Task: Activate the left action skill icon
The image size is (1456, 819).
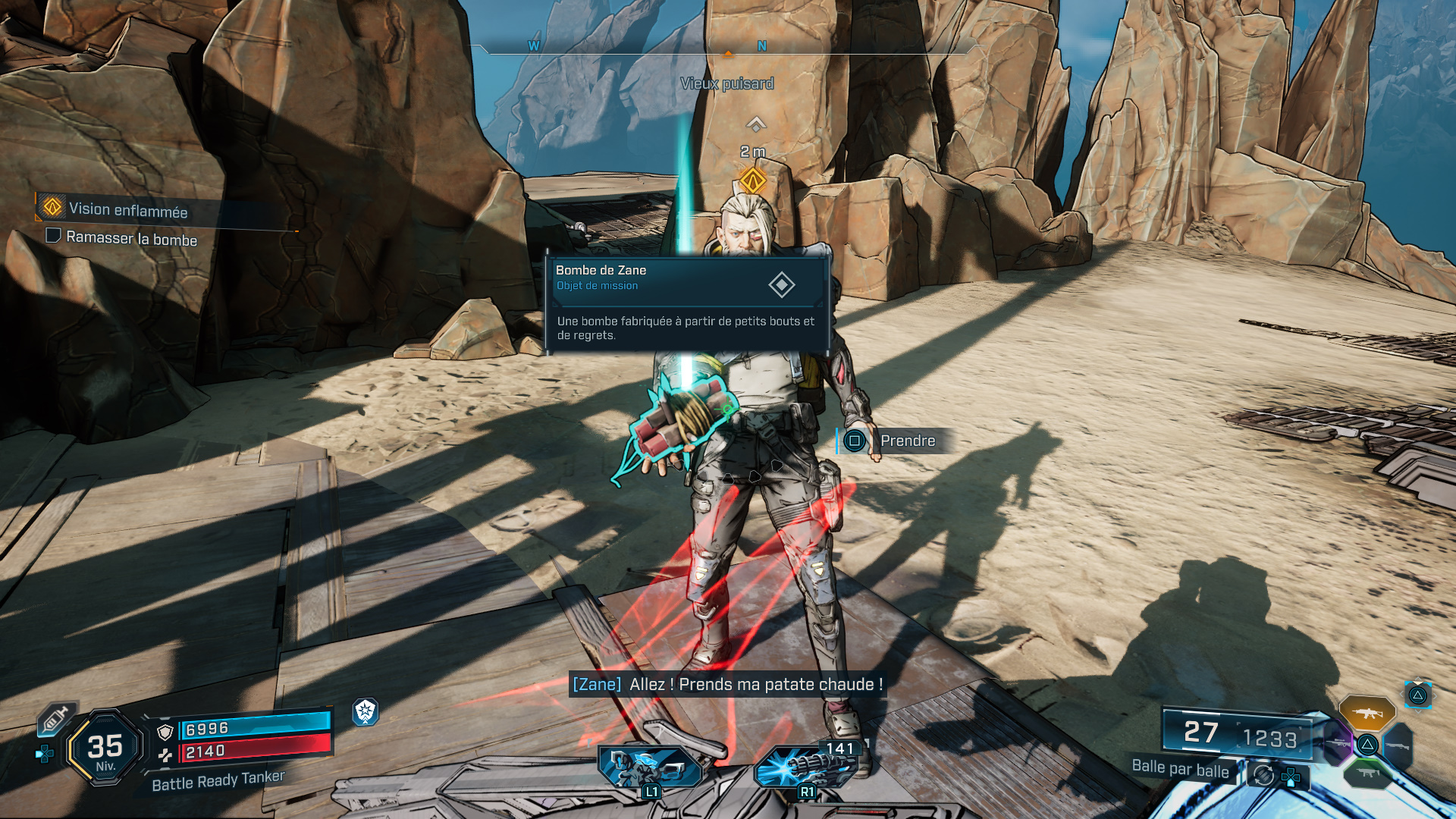Action: tap(648, 767)
